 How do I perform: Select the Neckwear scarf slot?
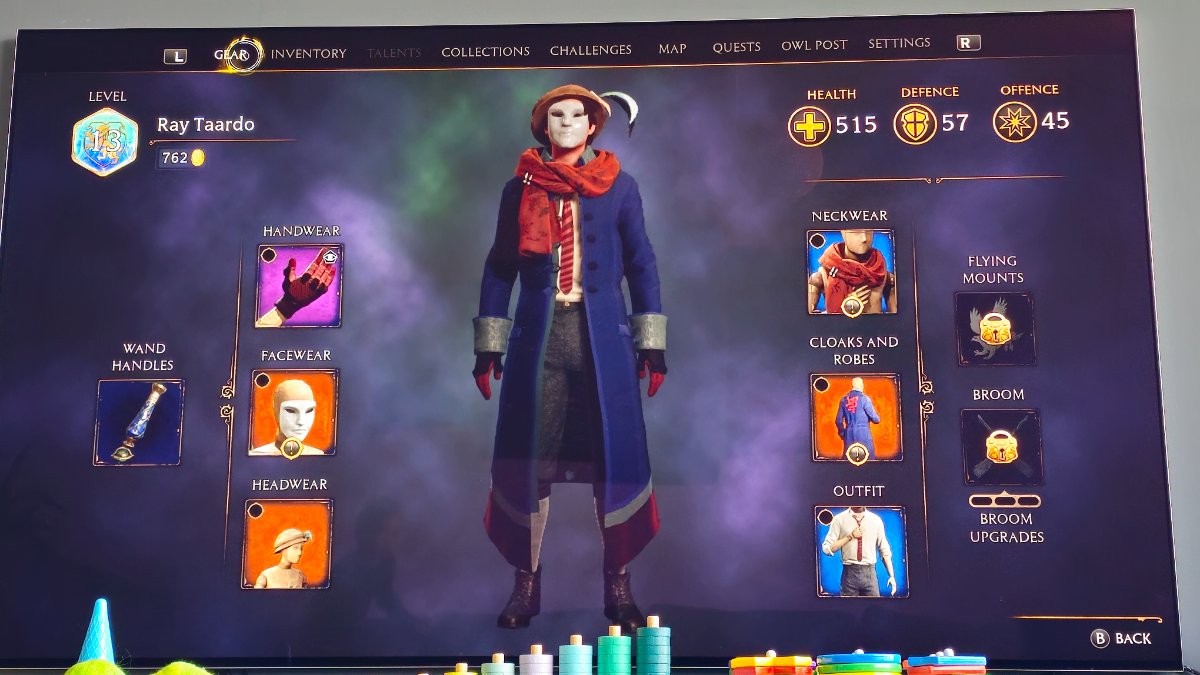pyautogui.click(x=851, y=272)
